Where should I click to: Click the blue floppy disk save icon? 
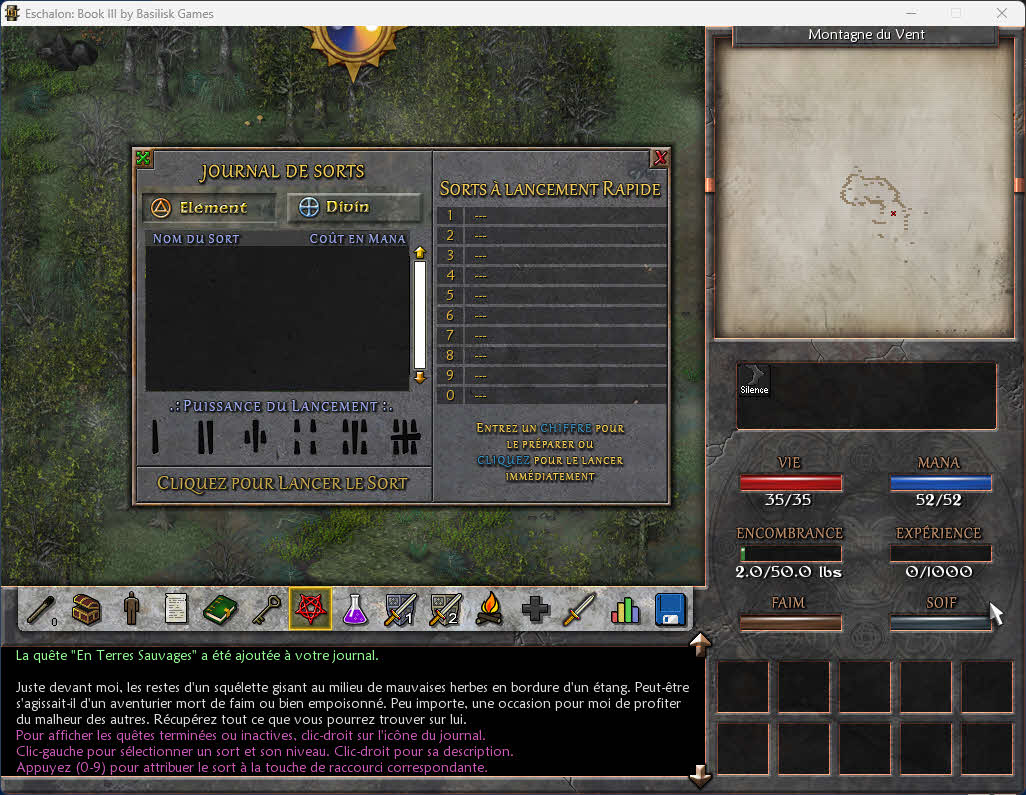[x=669, y=608]
